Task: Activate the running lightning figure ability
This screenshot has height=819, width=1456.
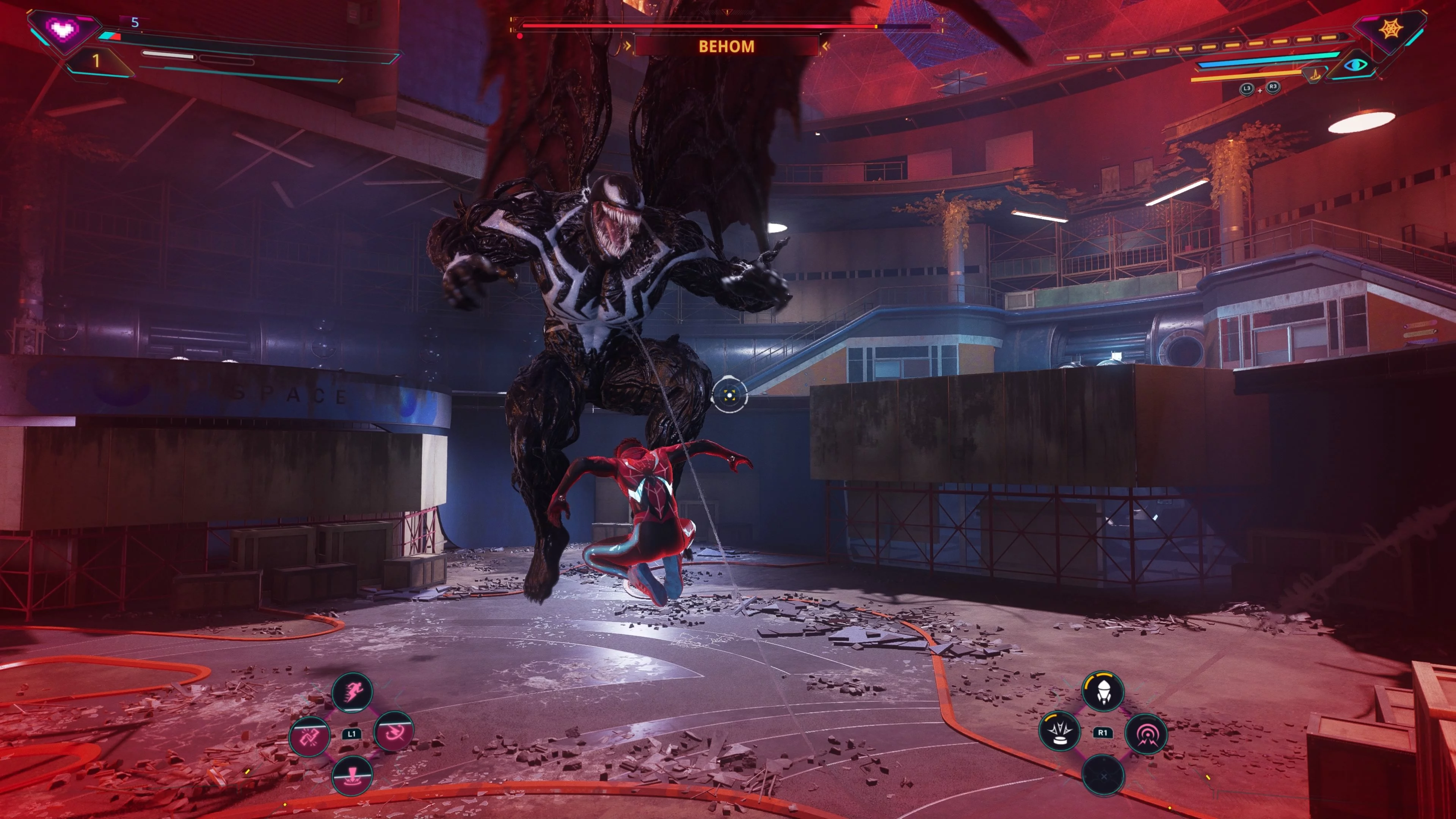Action: [351, 691]
